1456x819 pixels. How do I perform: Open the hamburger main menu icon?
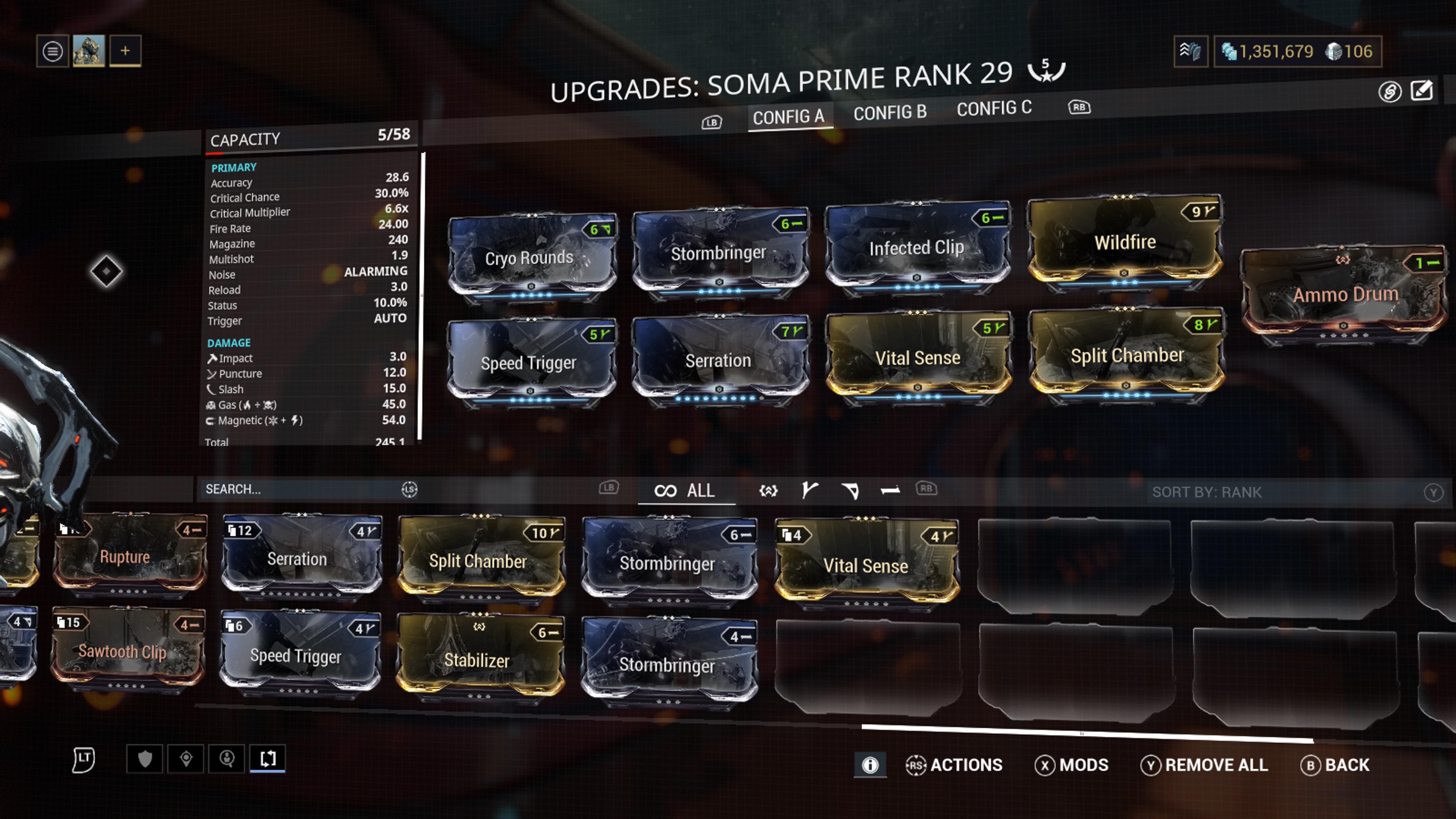coord(53,52)
